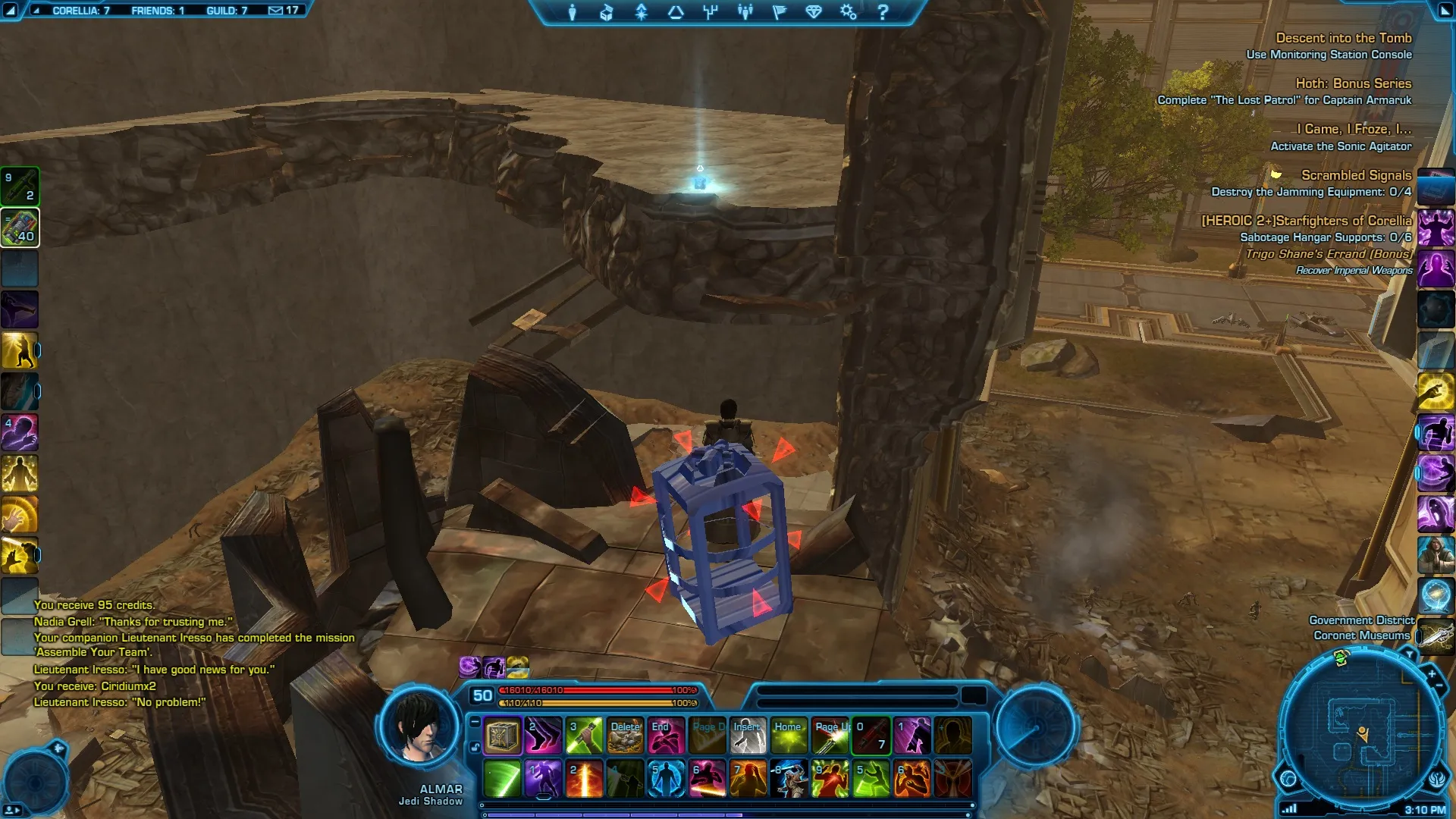Open the Cartel Market diamond icon
This screenshot has height=819, width=1456.
click(814, 12)
